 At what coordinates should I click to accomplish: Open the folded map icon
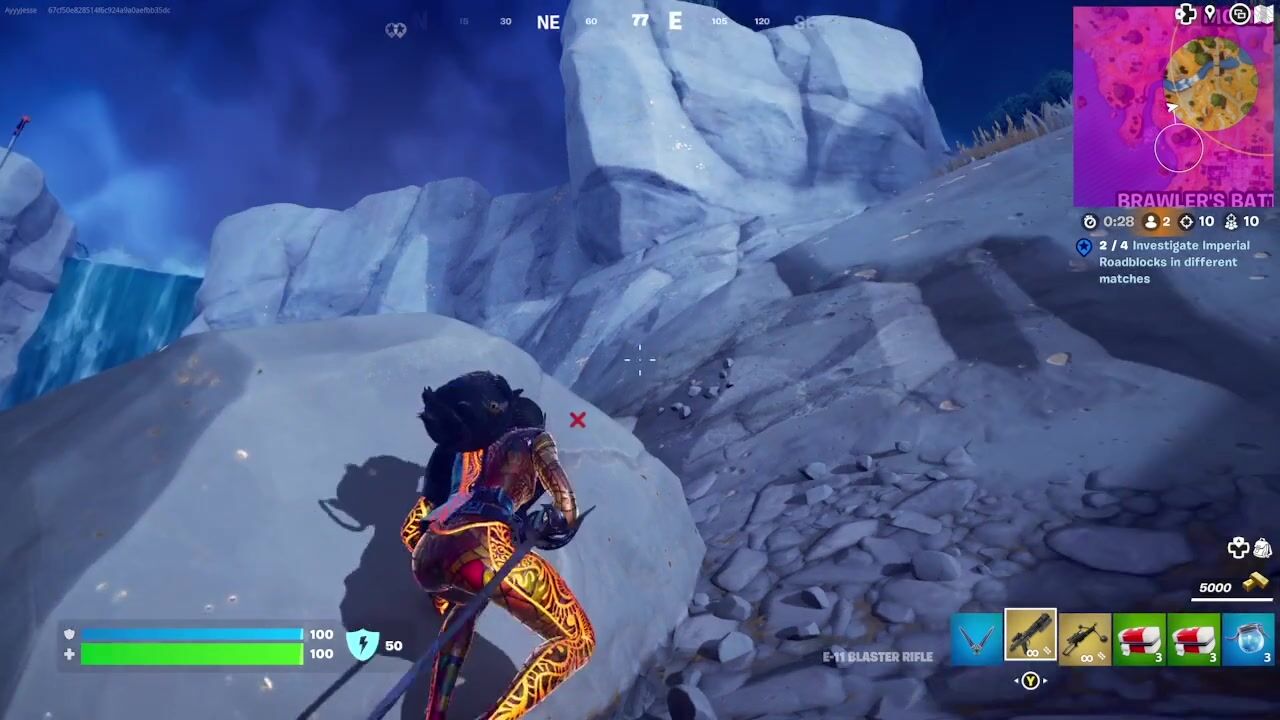1264,14
